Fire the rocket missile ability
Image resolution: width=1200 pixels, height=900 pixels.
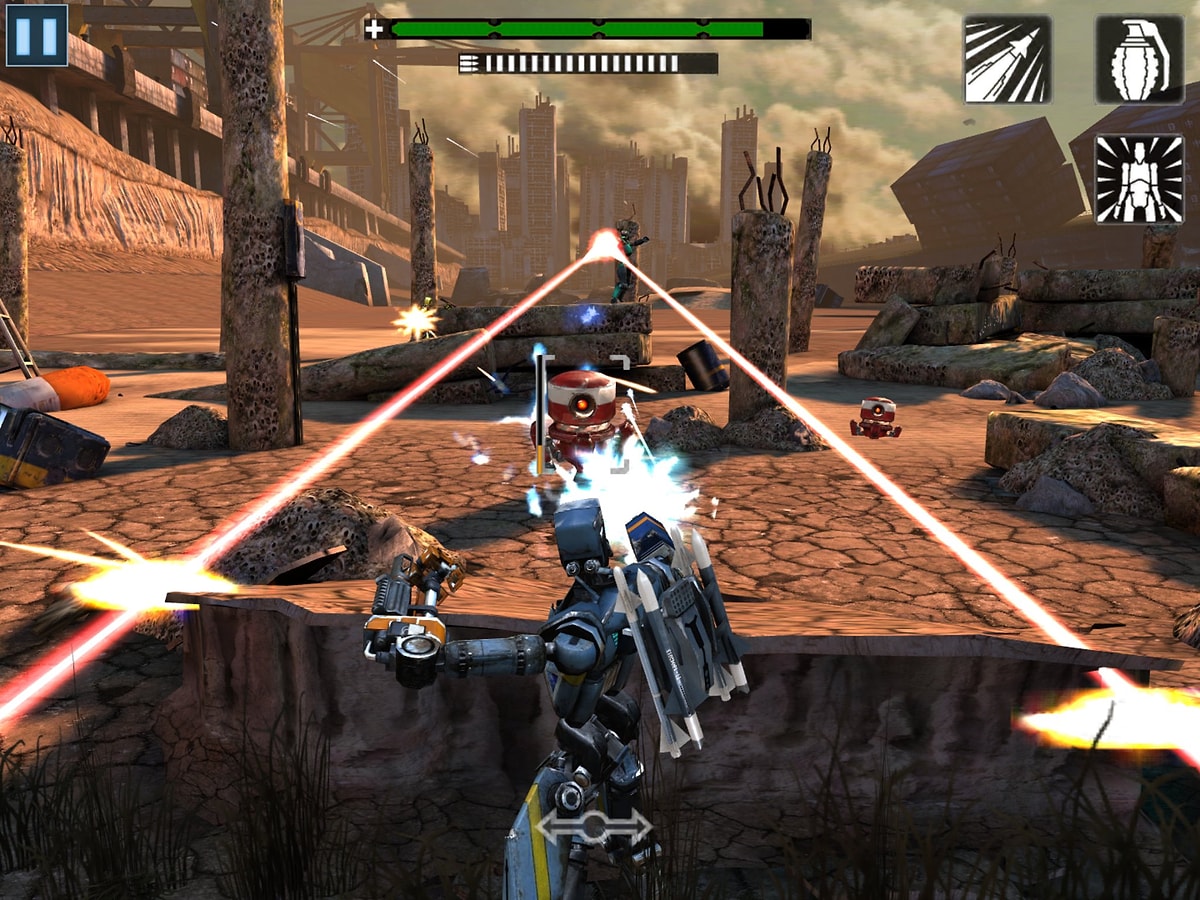pos(1007,60)
